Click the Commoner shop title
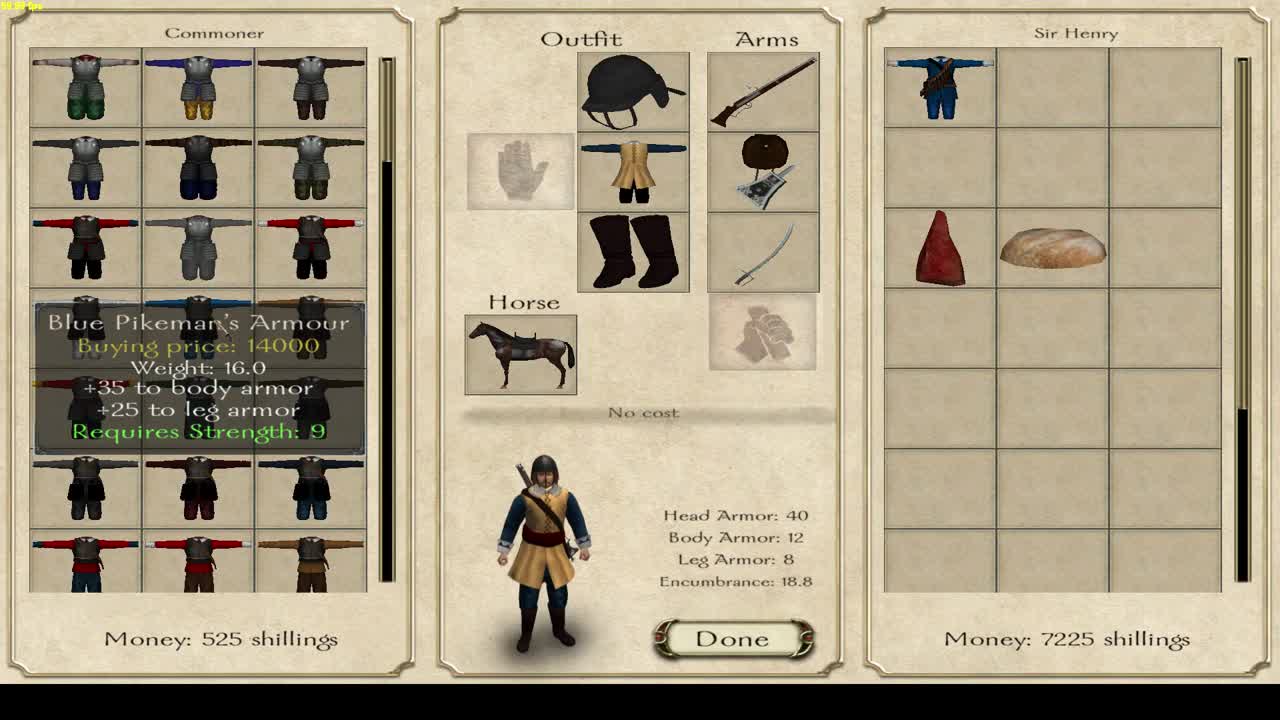 pos(213,33)
